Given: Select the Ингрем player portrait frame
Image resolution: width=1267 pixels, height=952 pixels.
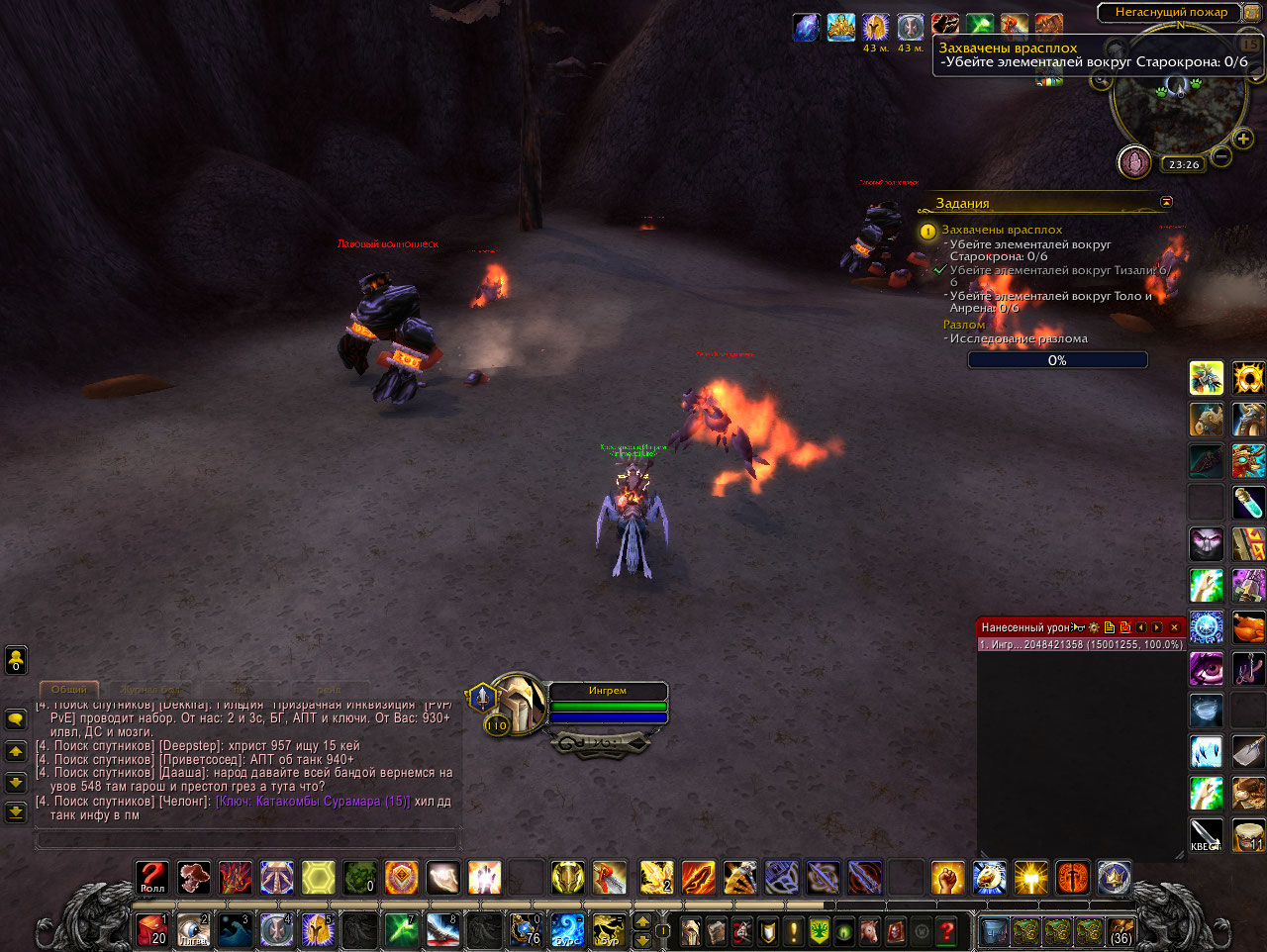Looking at the screenshot, I should point(518,702).
